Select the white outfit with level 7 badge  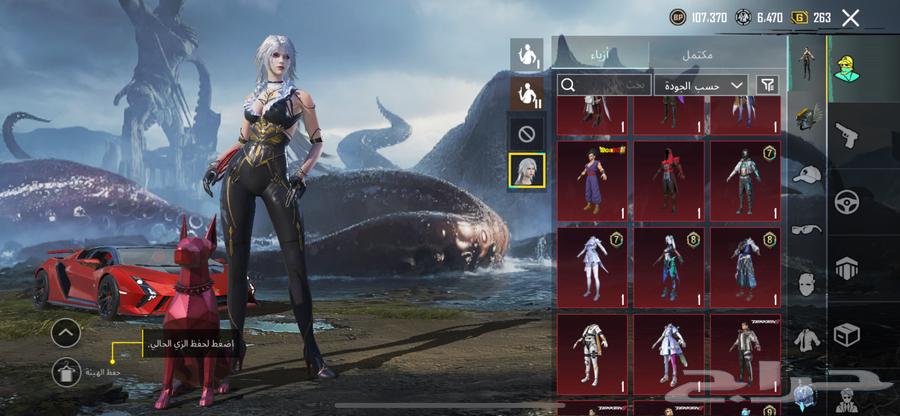pyautogui.click(x=592, y=267)
